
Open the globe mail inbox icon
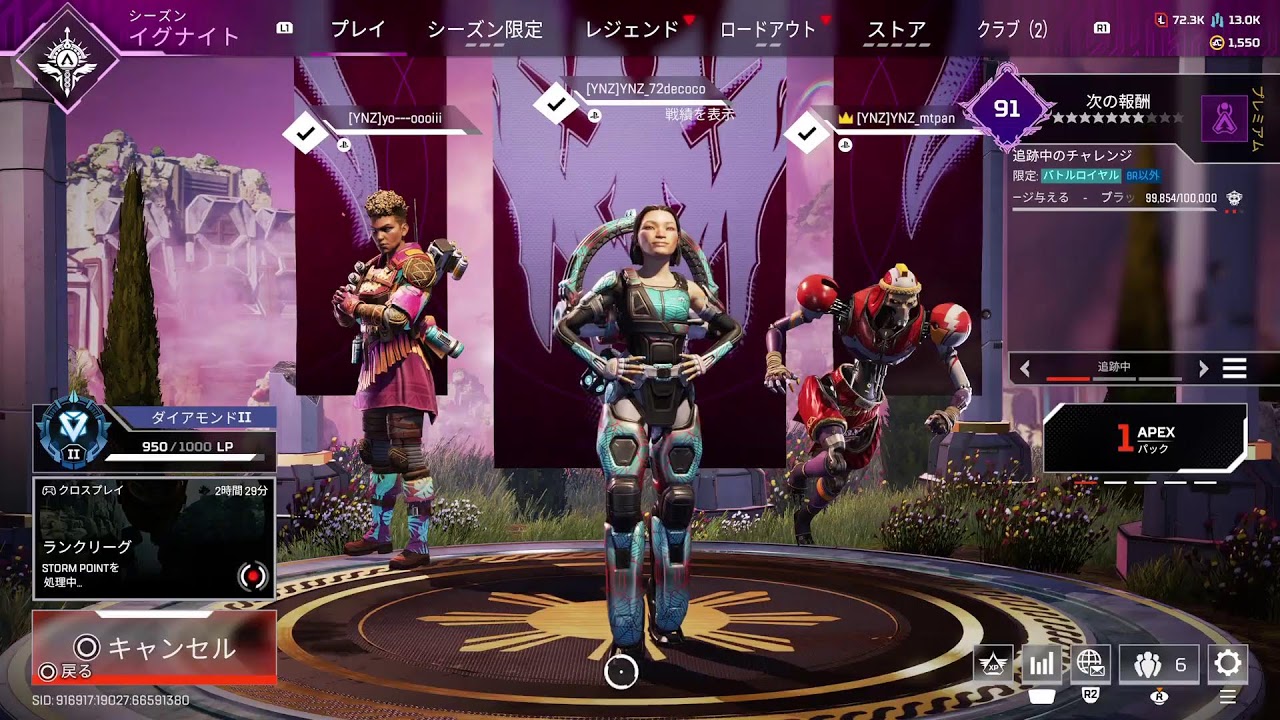1090,664
